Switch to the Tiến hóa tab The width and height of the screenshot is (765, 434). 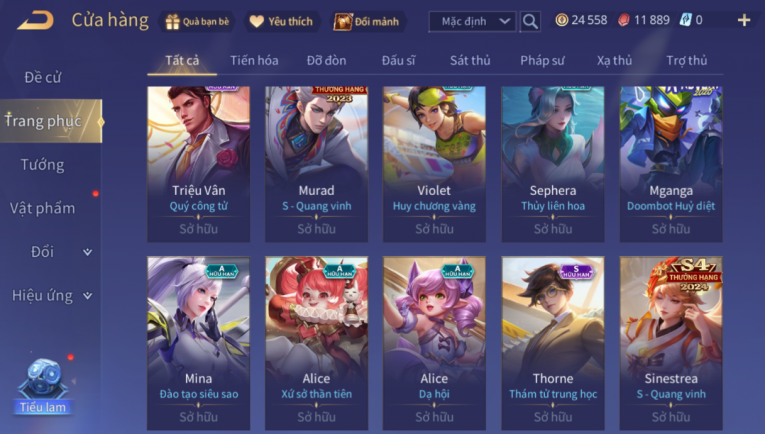(254, 61)
